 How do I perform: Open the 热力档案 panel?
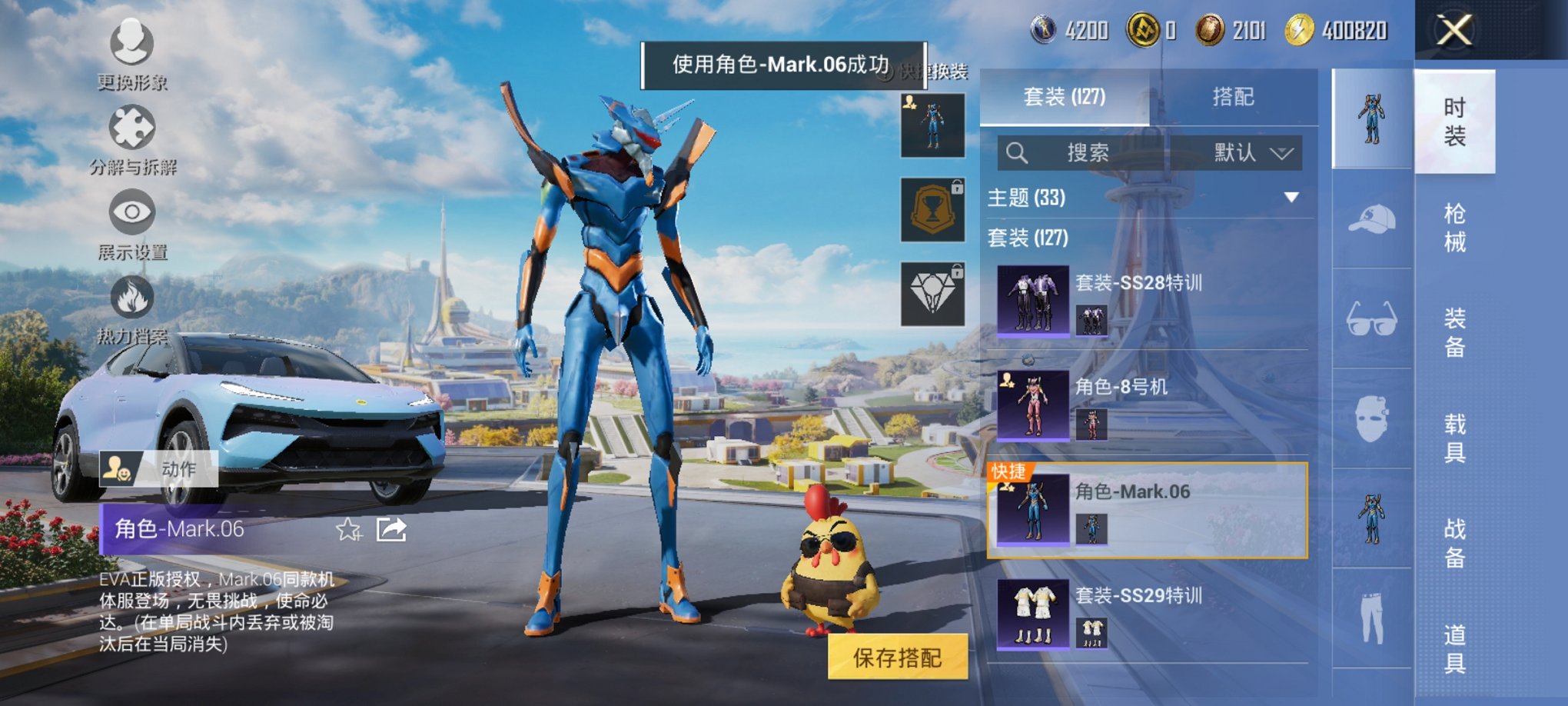point(131,315)
